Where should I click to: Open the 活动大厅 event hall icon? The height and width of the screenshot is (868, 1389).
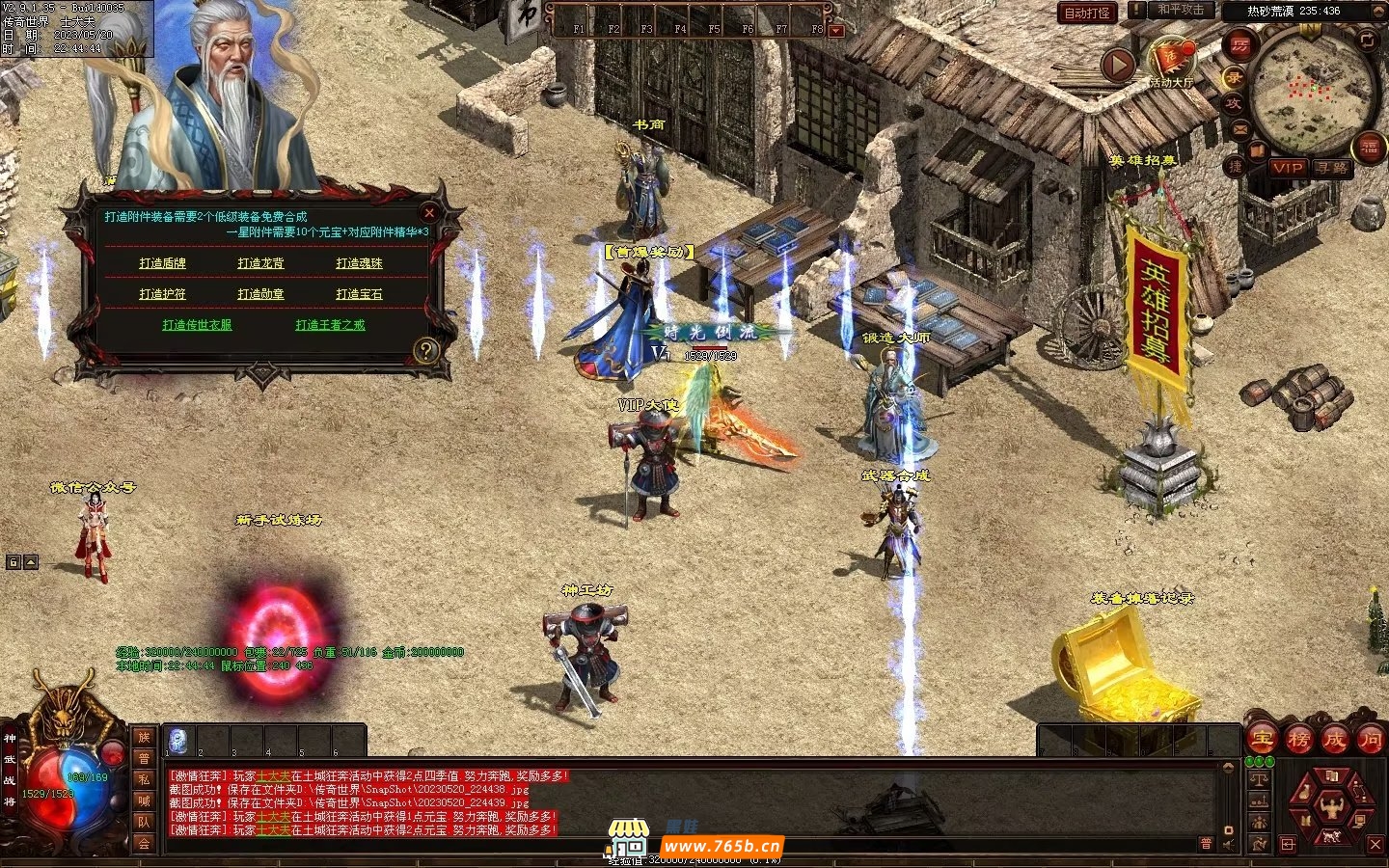pyautogui.click(x=1172, y=60)
